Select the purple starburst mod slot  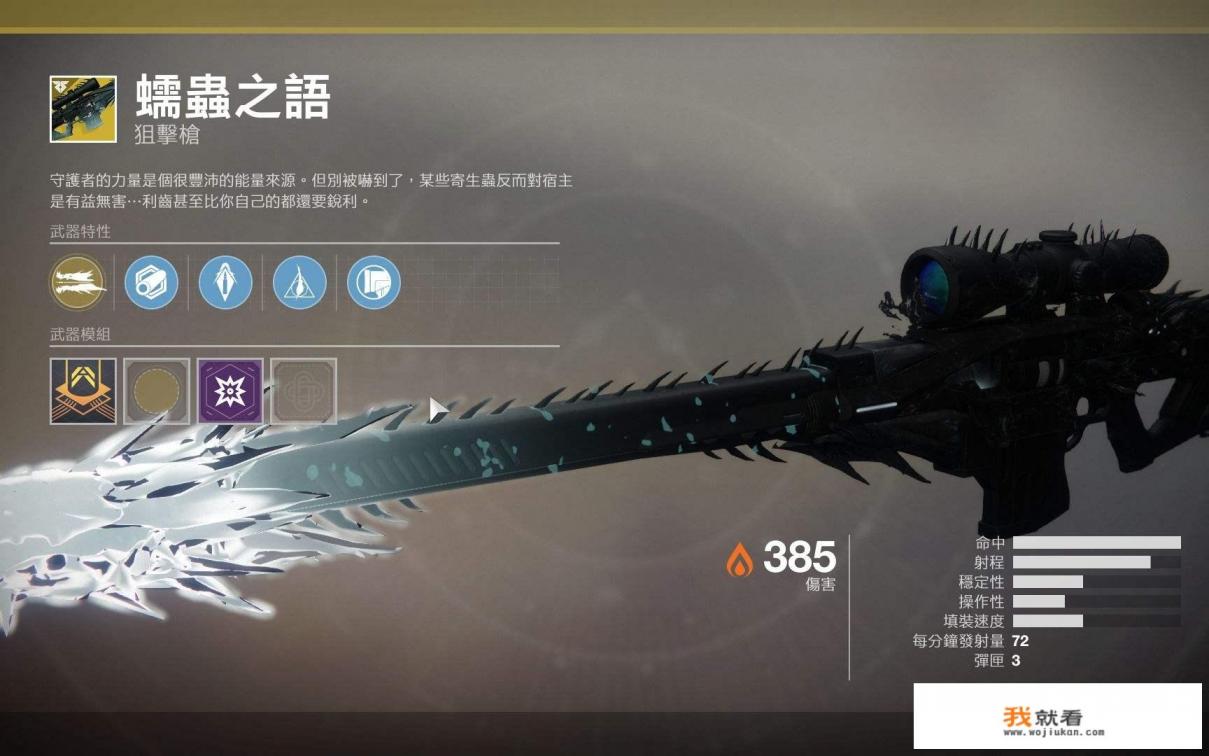[230, 391]
